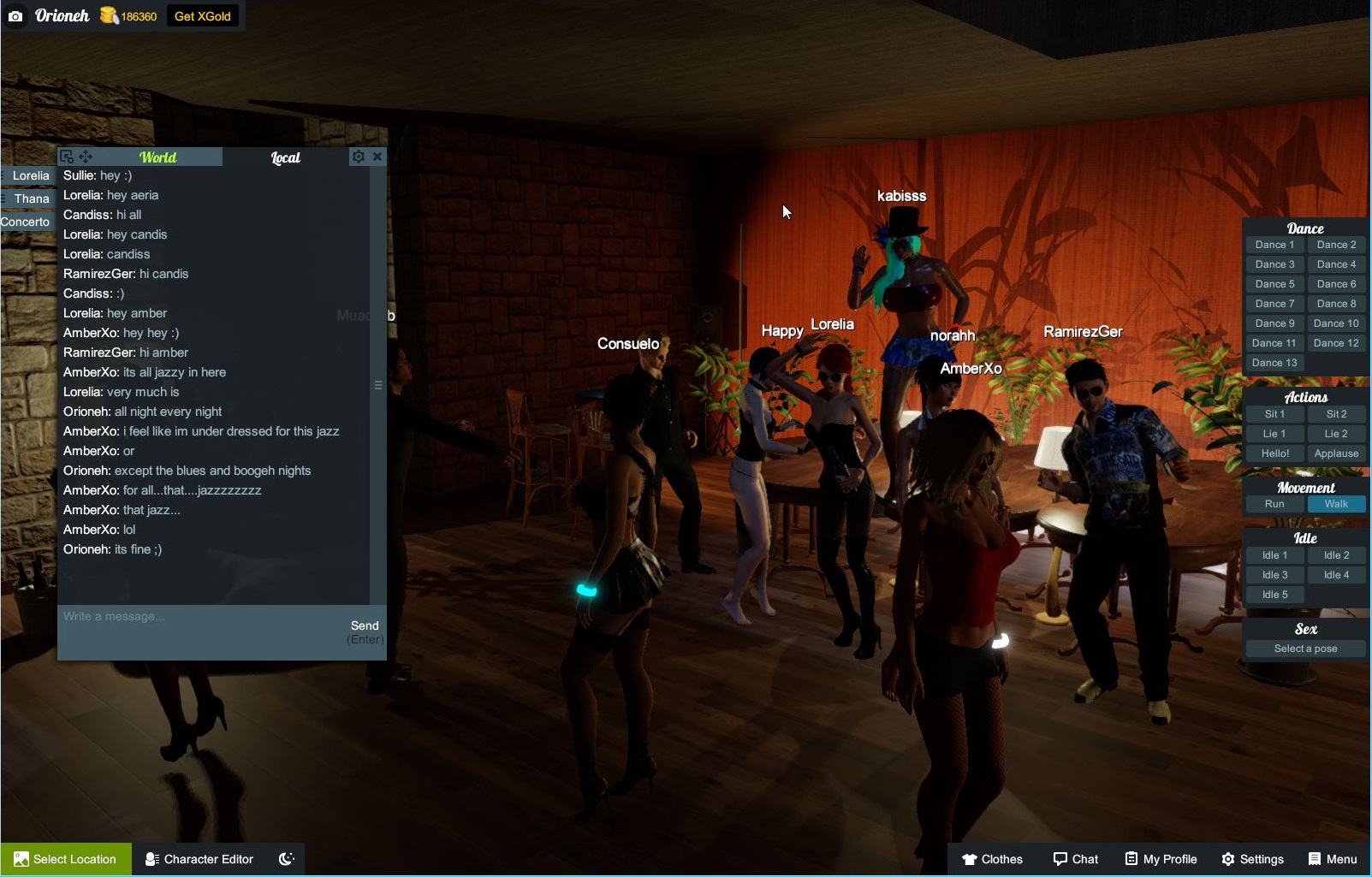This screenshot has height=877, width=1372.
Task: Open the Character Editor
Action: (x=199, y=859)
